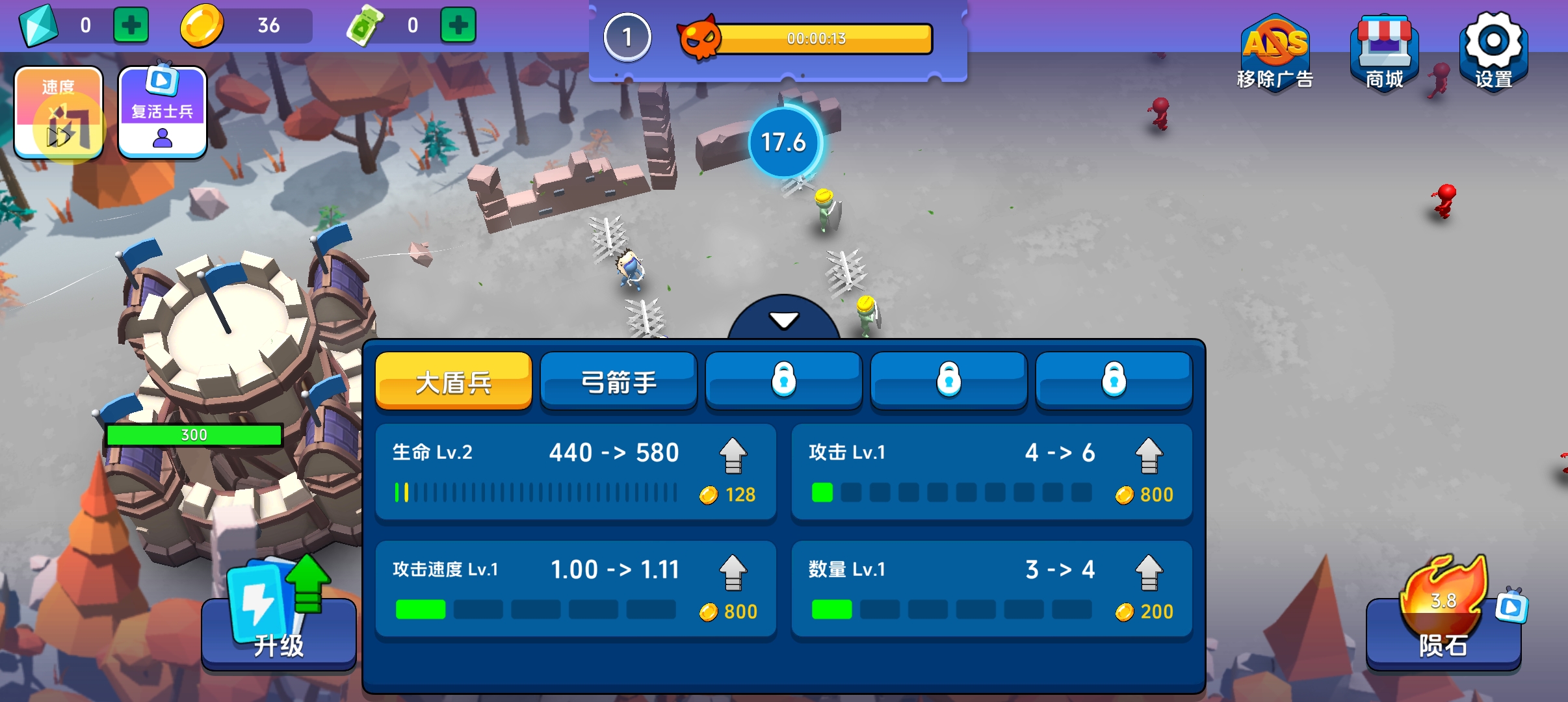Switch to the 弓箭手 archer tab
The height and width of the screenshot is (702, 1568).
coord(619,380)
